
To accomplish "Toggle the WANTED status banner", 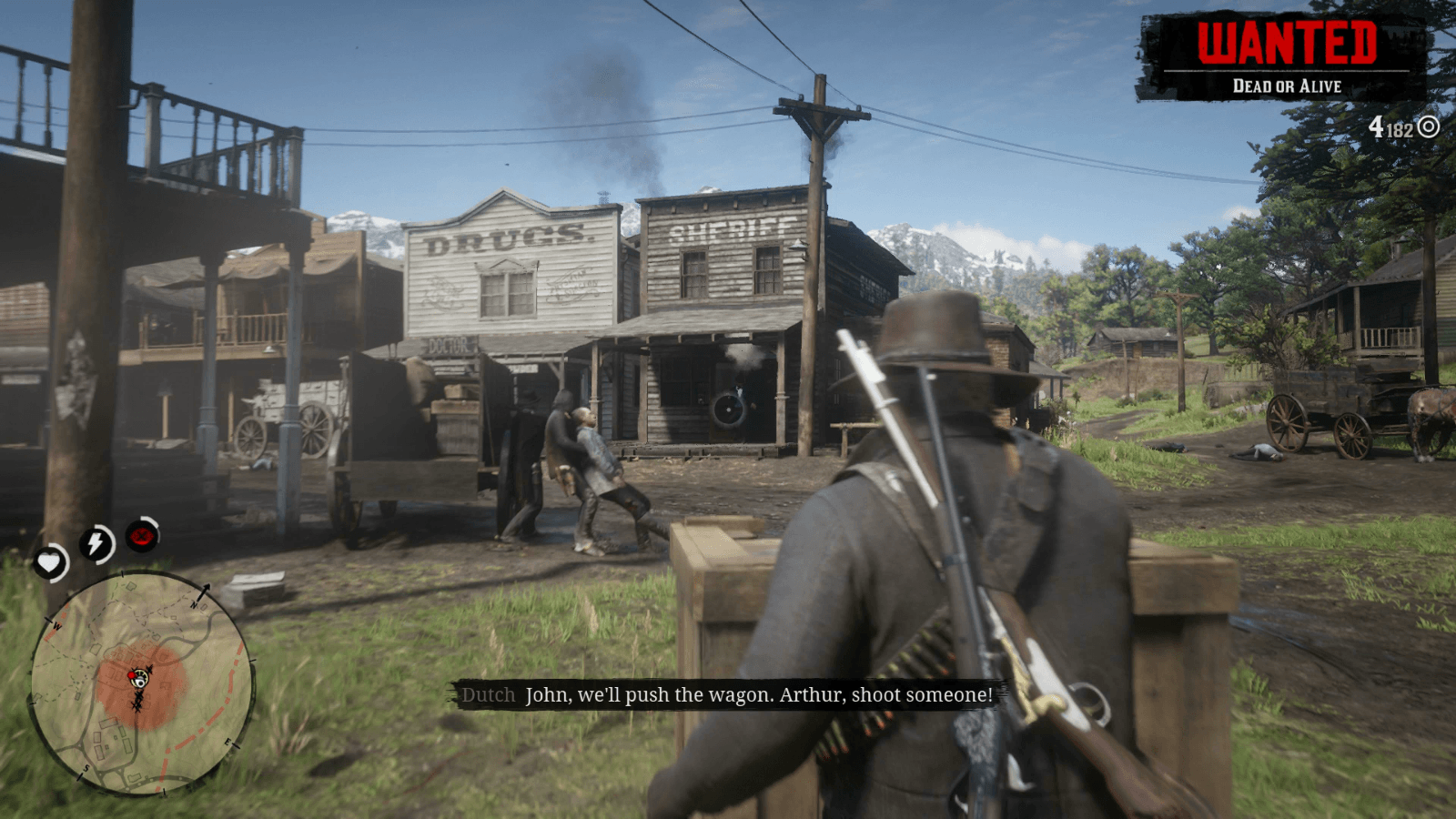I will 1289,41.
